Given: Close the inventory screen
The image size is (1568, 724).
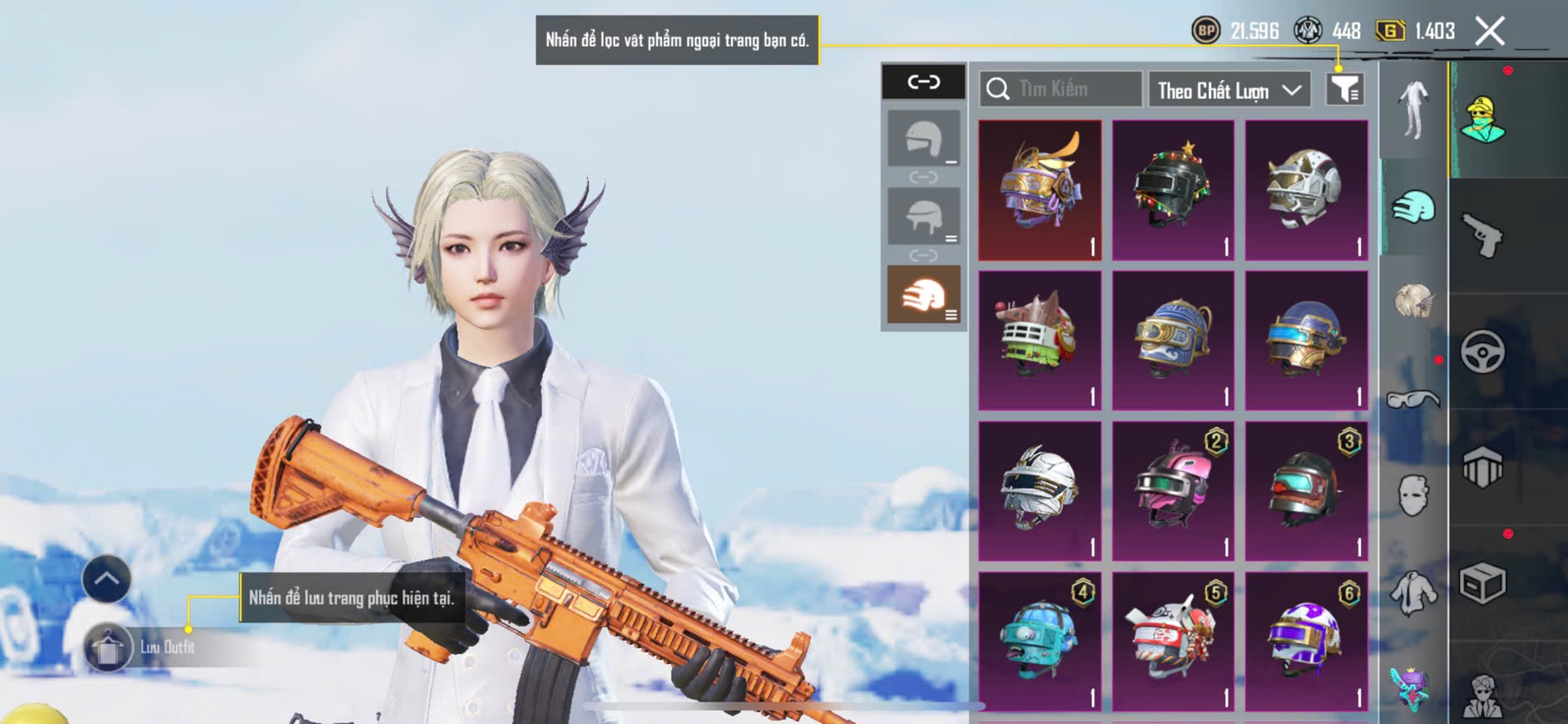Looking at the screenshot, I should 1489,32.
